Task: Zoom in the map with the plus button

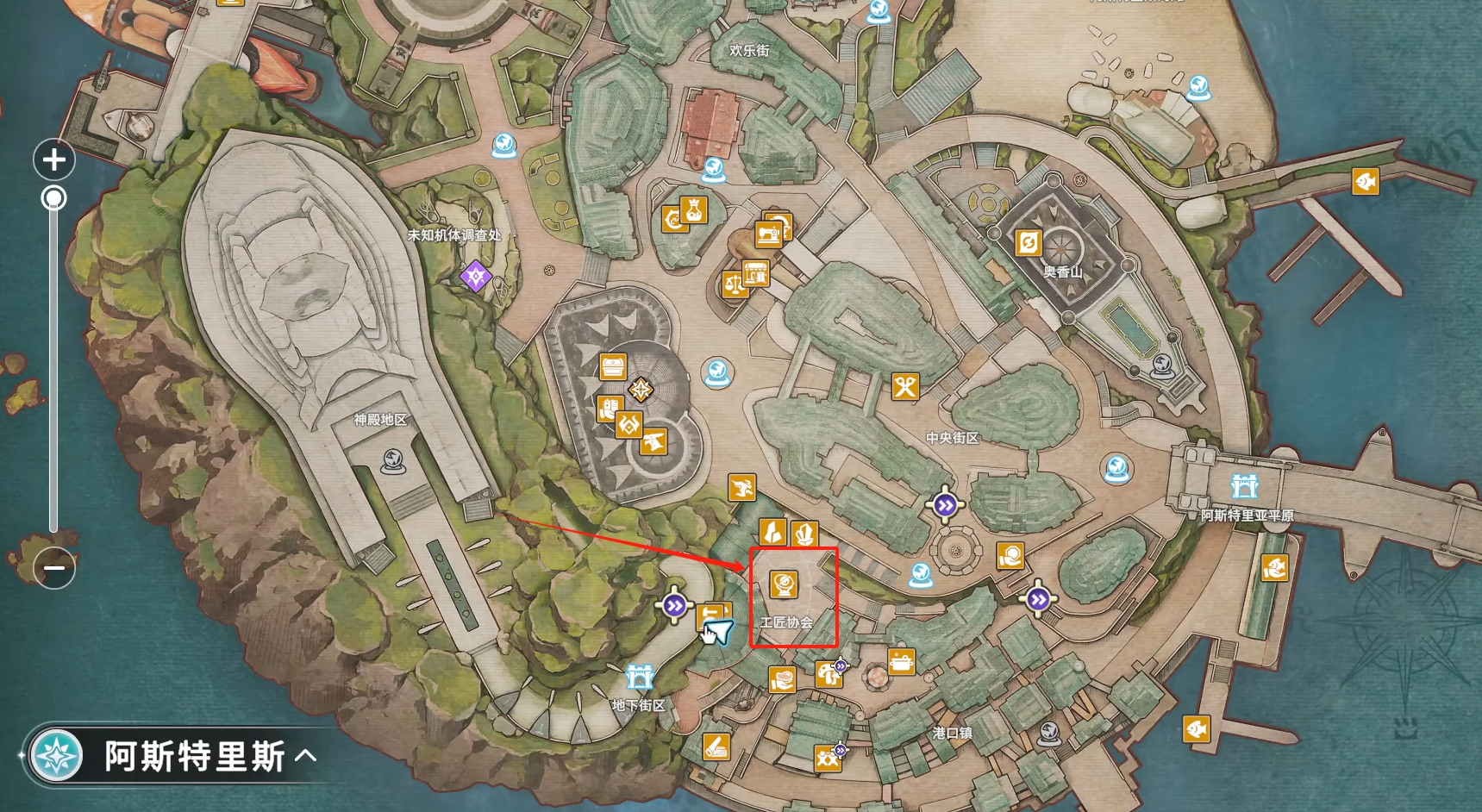Action: pyautogui.click(x=53, y=159)
